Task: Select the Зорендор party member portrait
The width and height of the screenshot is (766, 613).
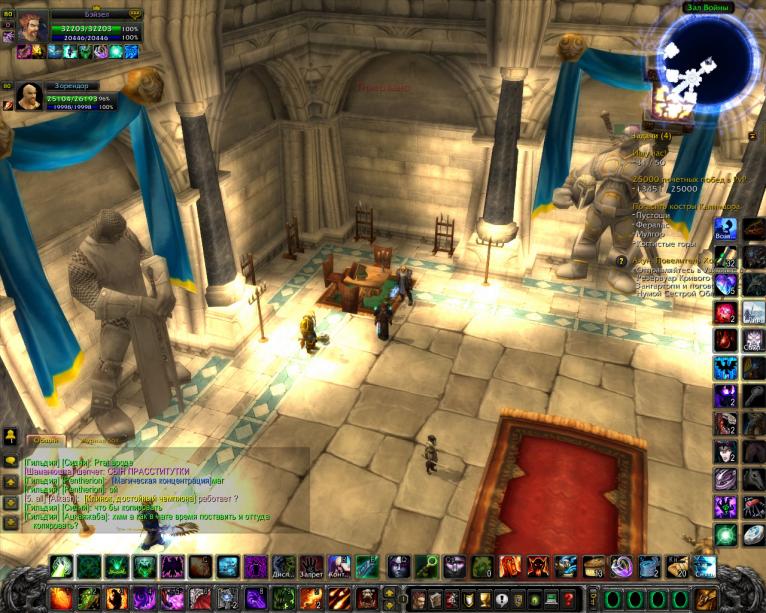Action: [x=29, y=96]
